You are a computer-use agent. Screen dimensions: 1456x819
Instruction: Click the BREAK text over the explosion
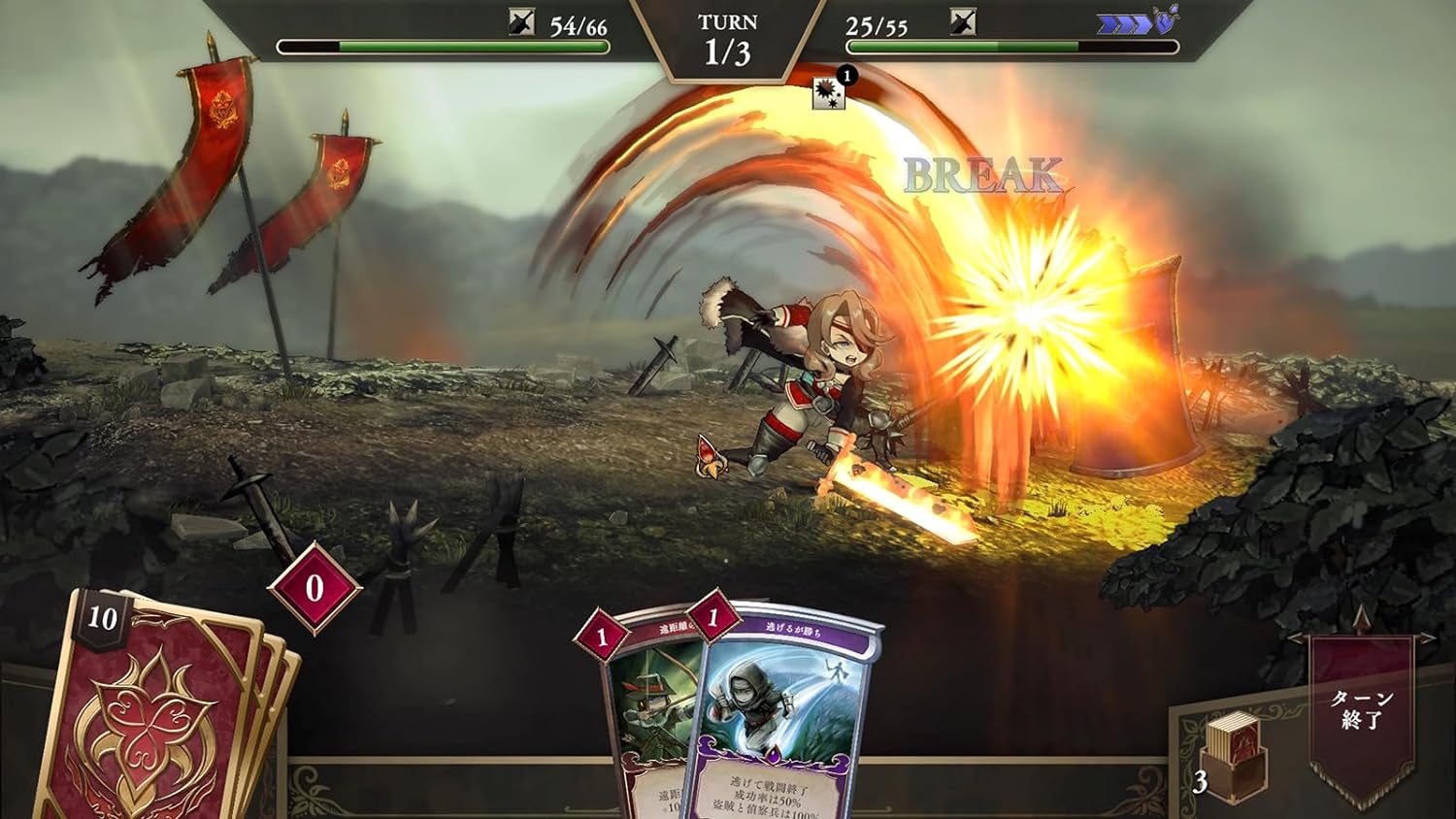click(x=982, y=176)
